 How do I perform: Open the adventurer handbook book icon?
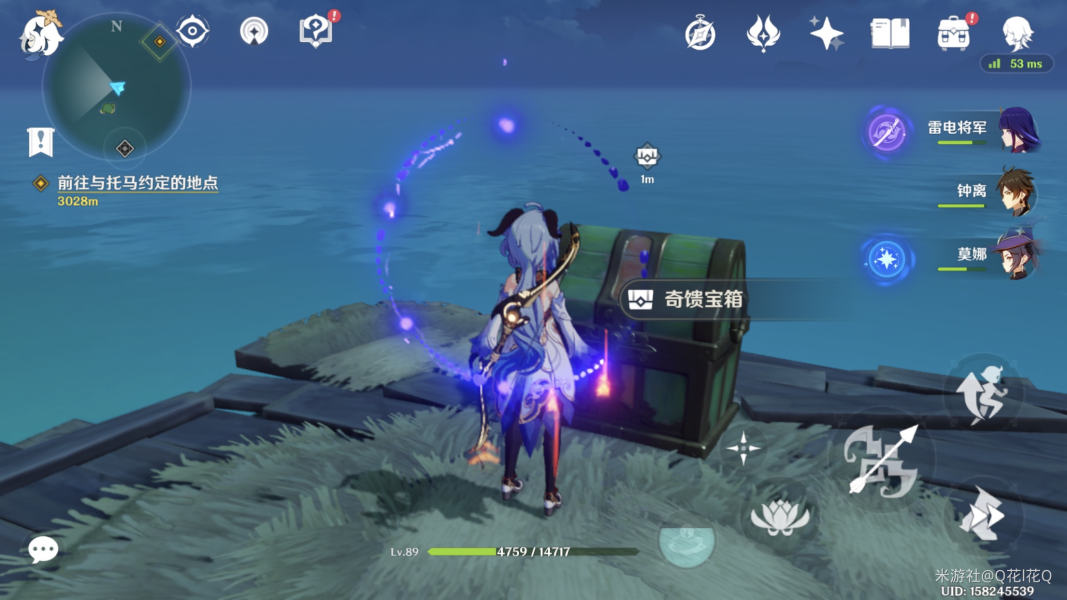(889, 34)
